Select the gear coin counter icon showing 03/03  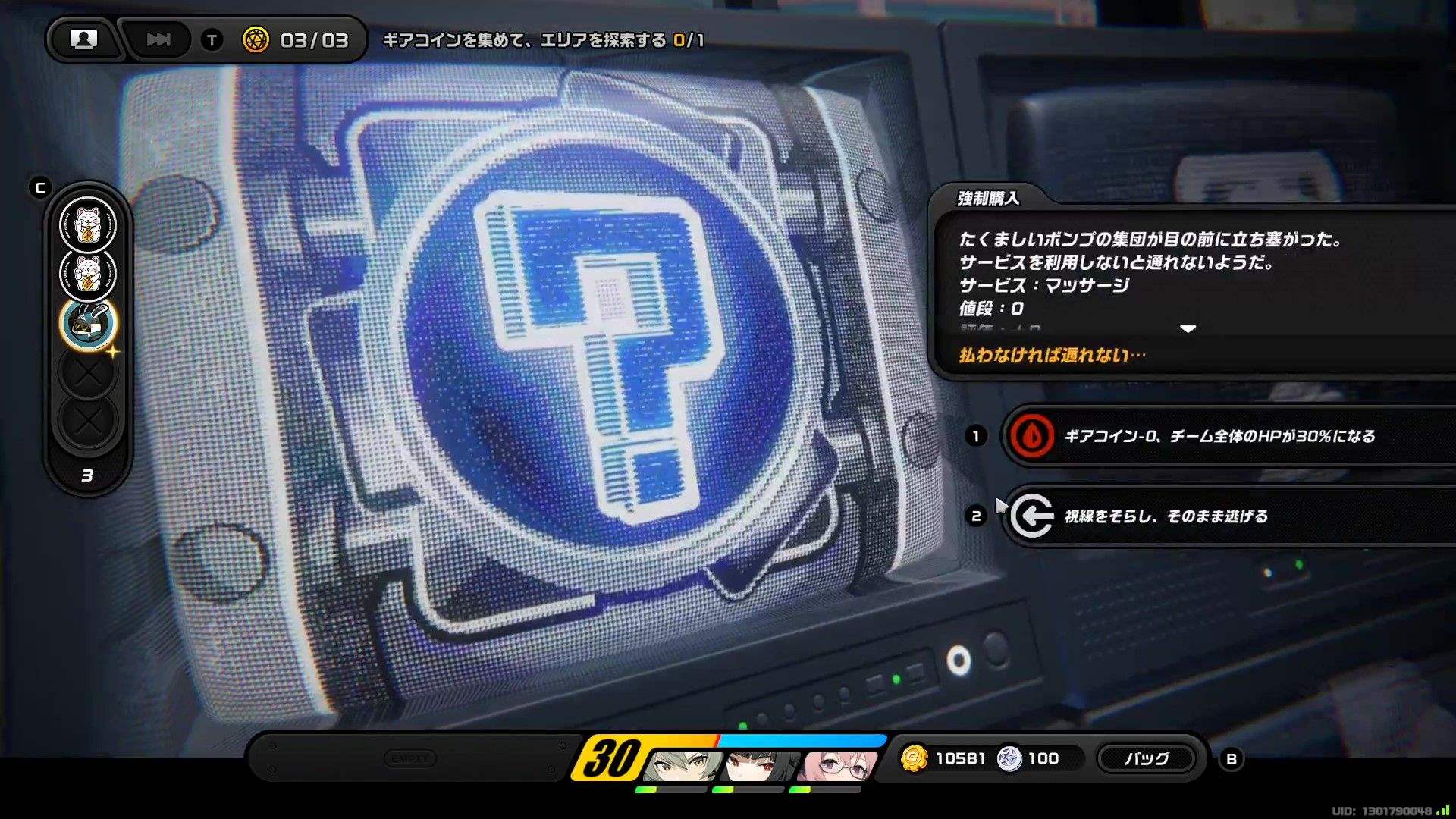256,41
